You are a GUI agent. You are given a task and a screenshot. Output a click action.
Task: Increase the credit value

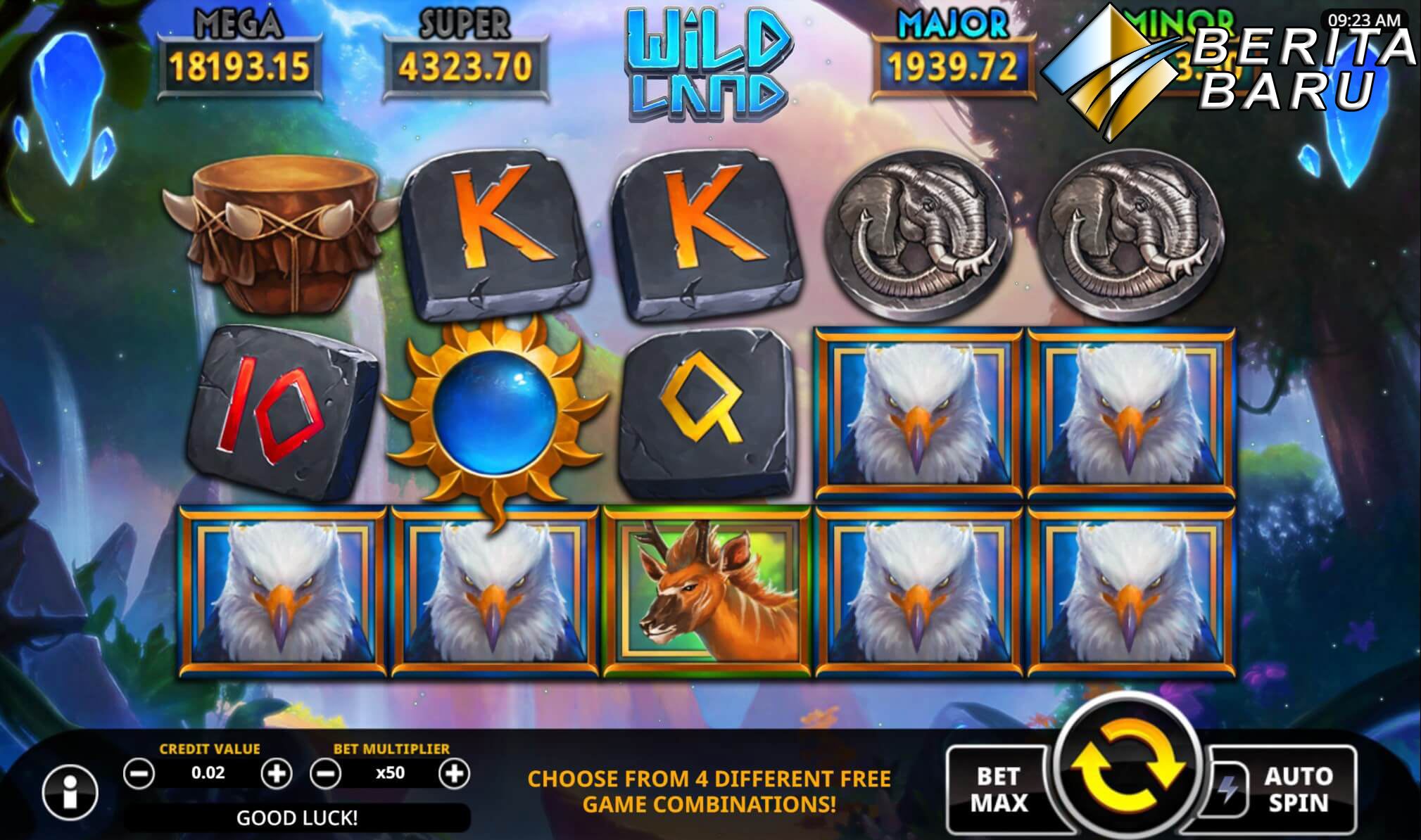coord(276,774)
